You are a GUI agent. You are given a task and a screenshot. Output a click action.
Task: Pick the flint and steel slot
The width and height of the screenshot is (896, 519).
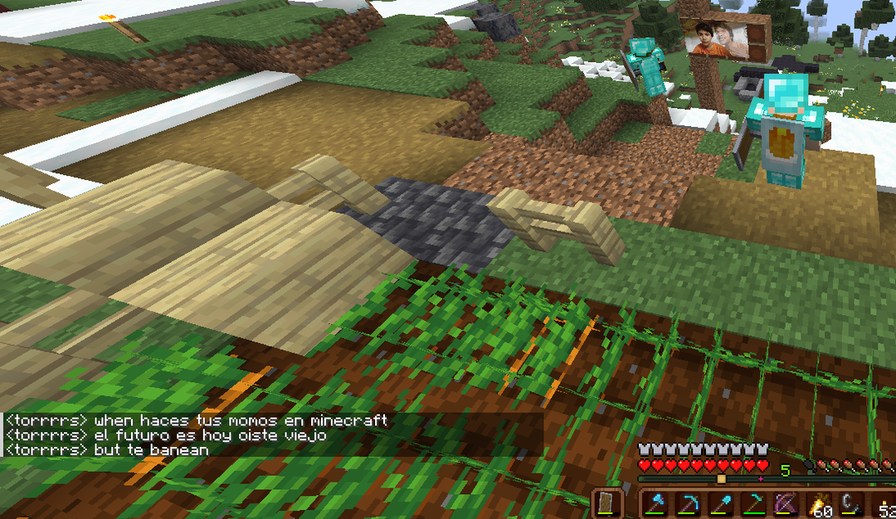coord(851,504)
